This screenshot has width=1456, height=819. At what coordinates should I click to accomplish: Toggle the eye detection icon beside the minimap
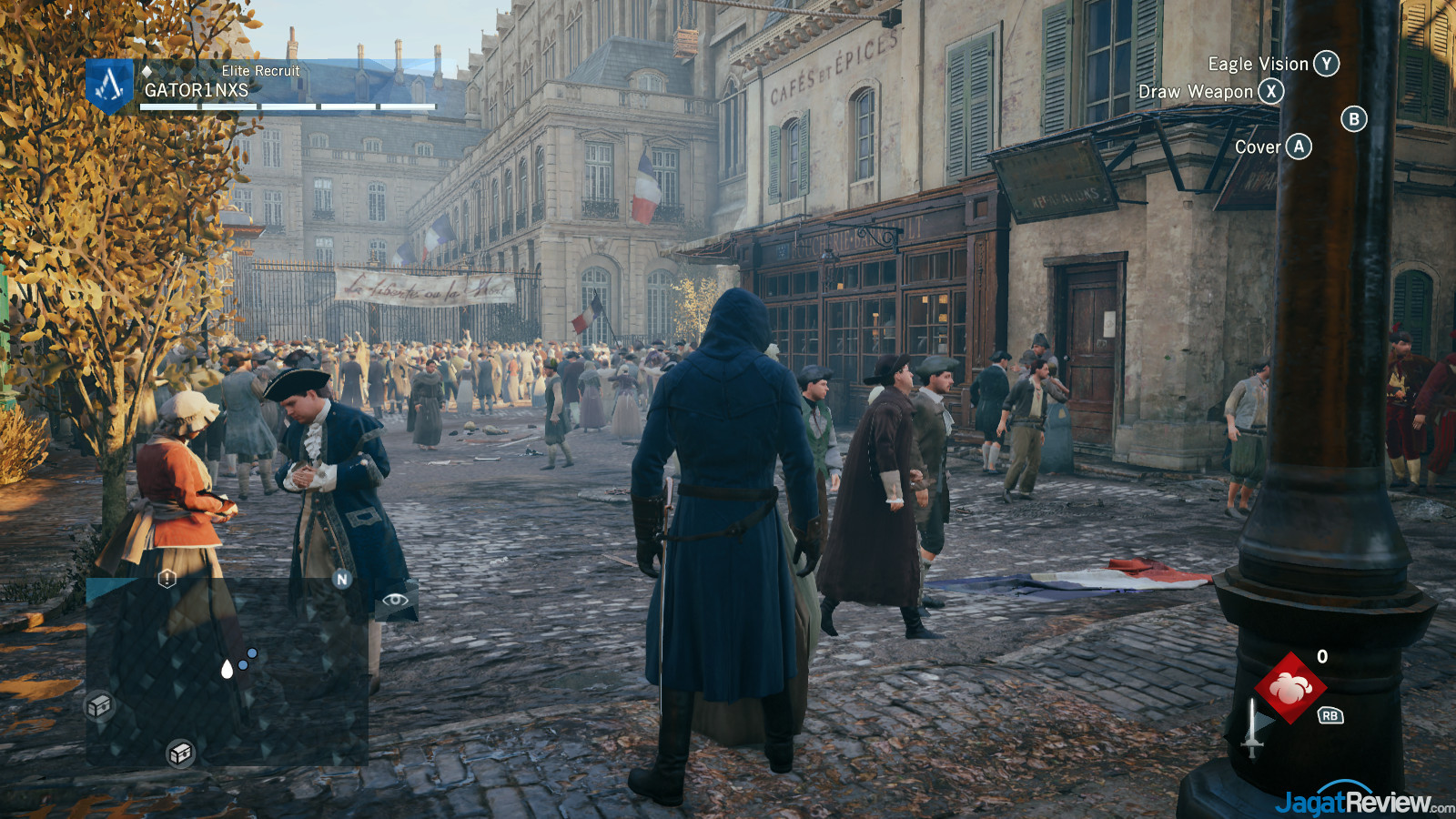tap(395, 600)
